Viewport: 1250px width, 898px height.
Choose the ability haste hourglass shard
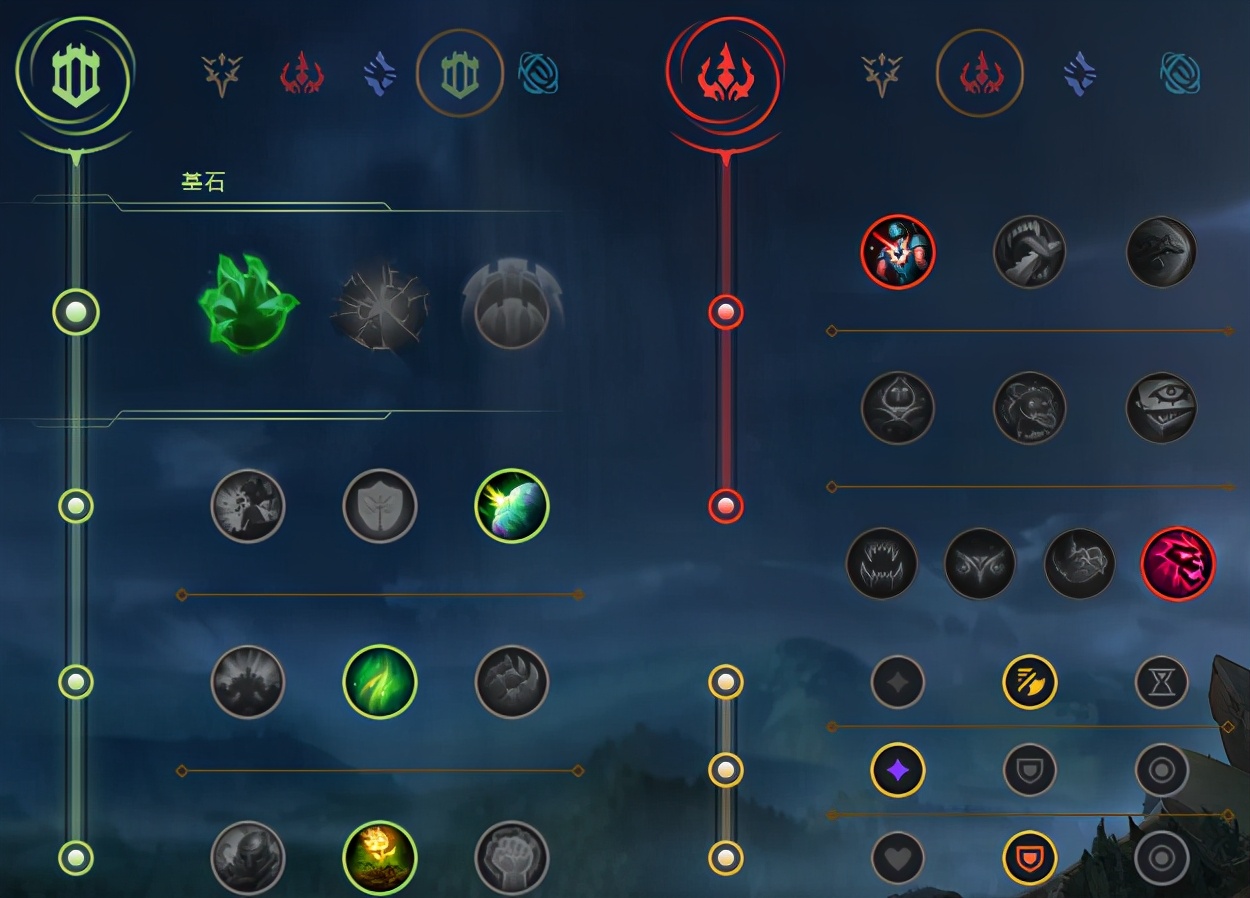1161,682
